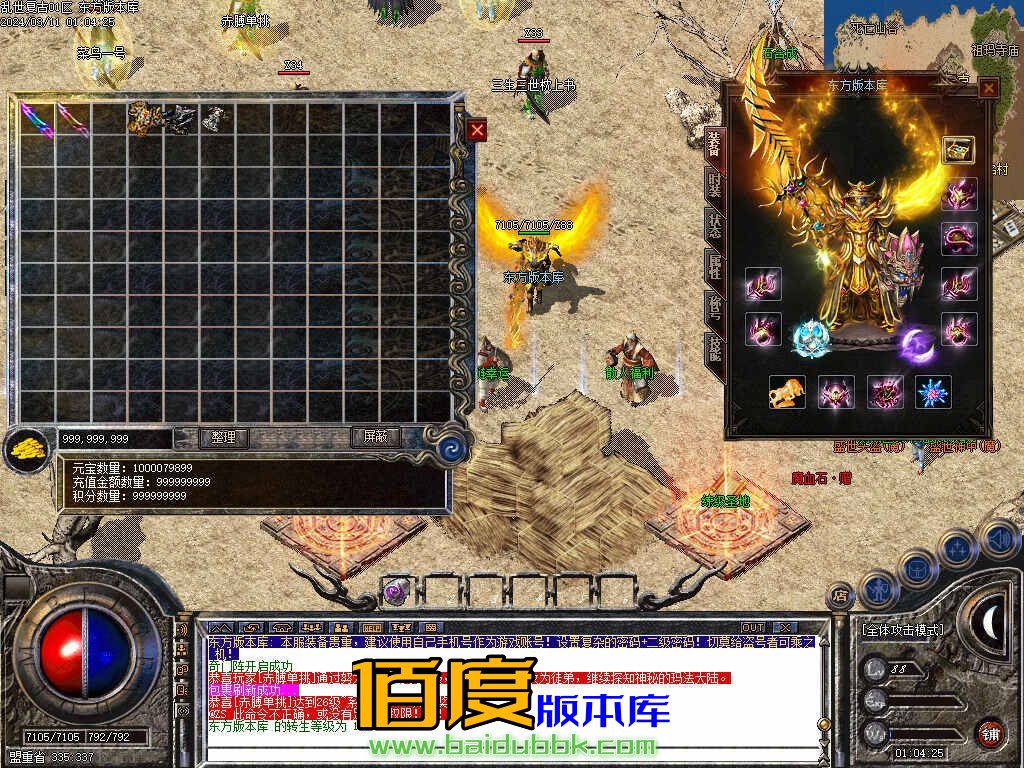Select the silver-white figure item in the bag

pos(213,118)
